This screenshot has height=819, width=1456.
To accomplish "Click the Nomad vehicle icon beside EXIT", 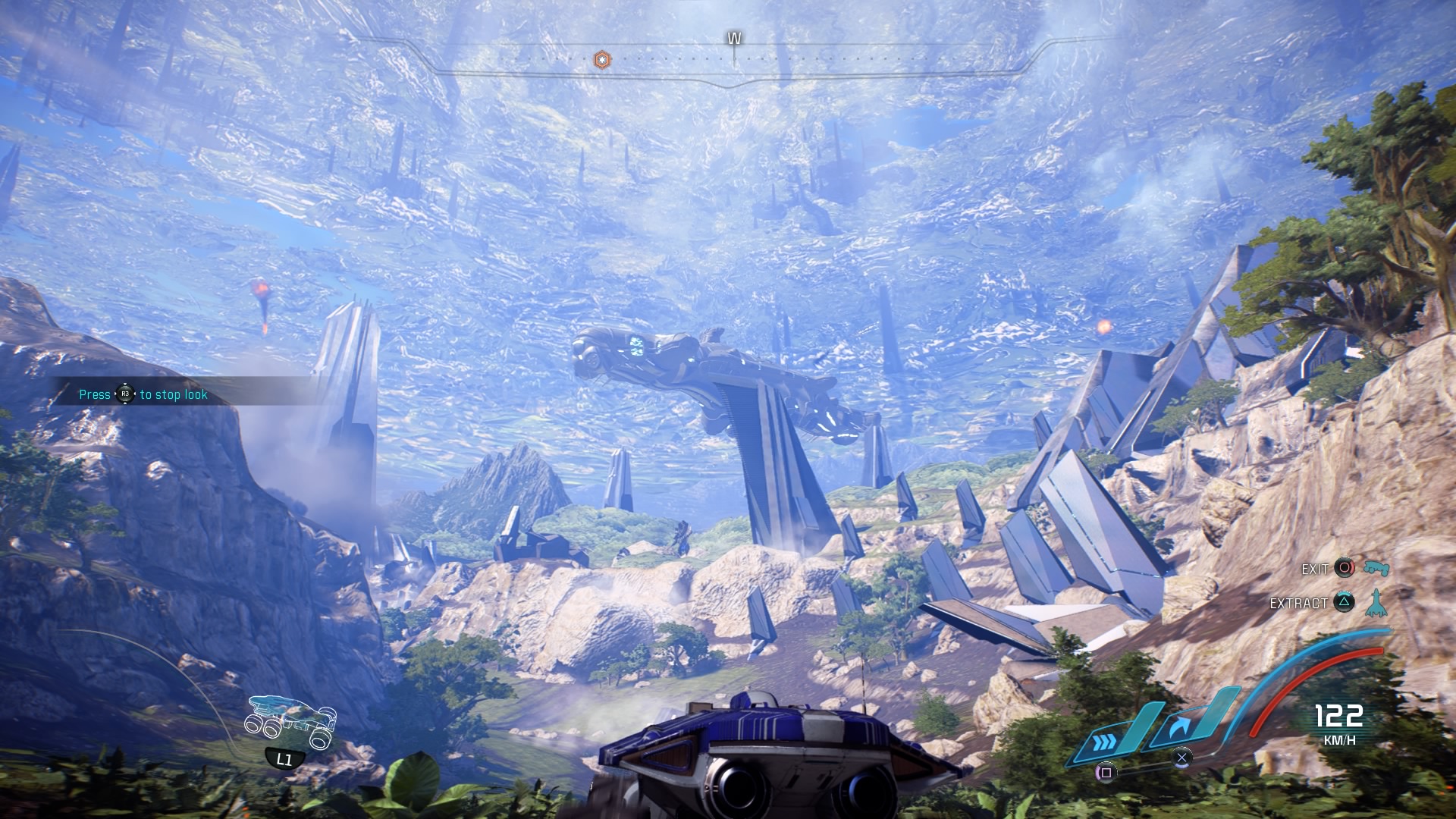I will coord(1375,569).
